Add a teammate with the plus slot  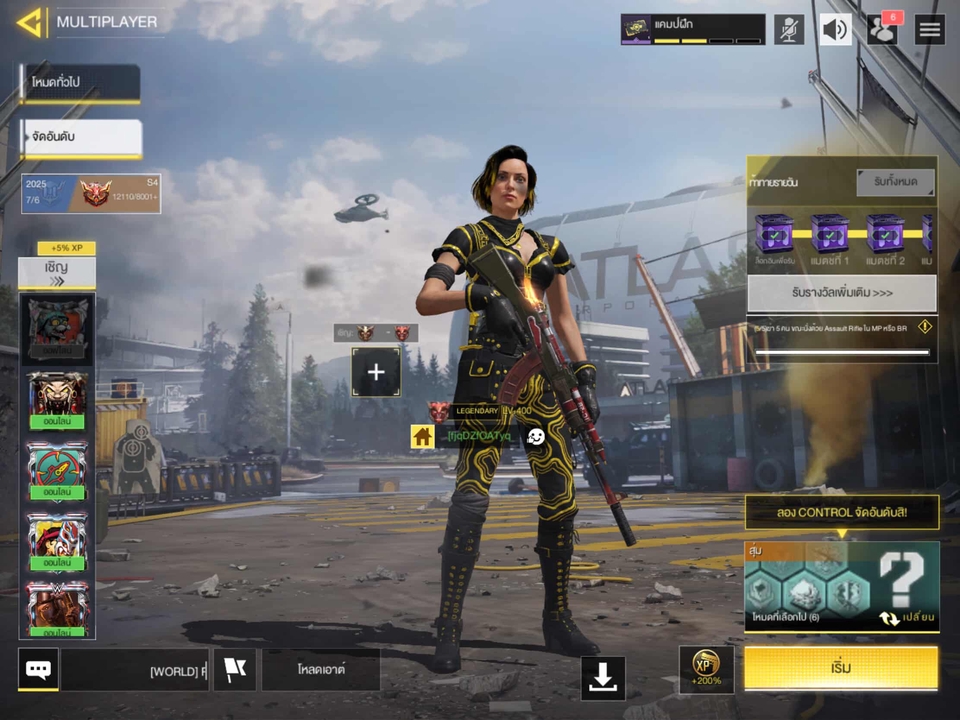click(376, 372)
